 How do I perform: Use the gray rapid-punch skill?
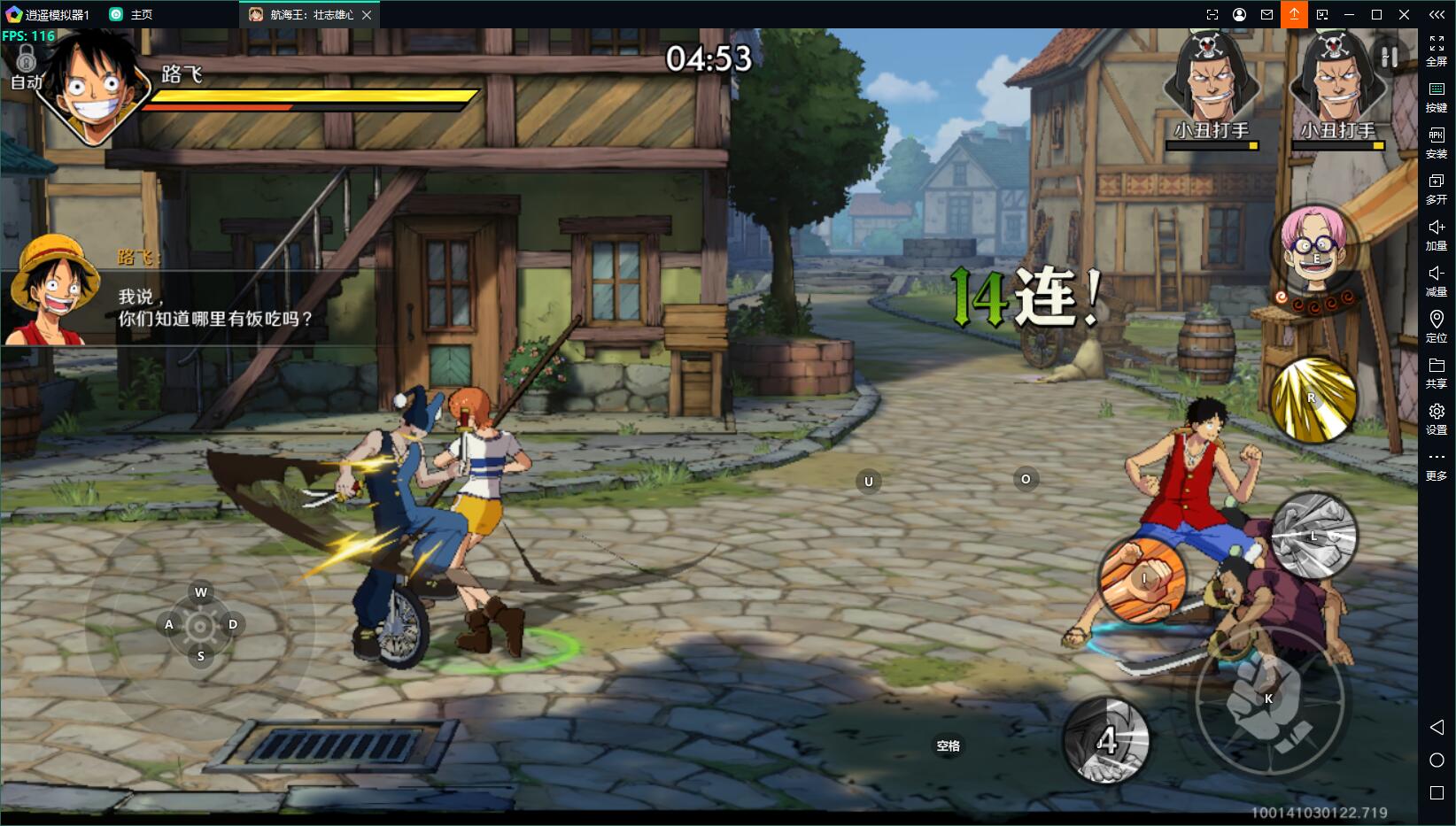point(1314,537)
